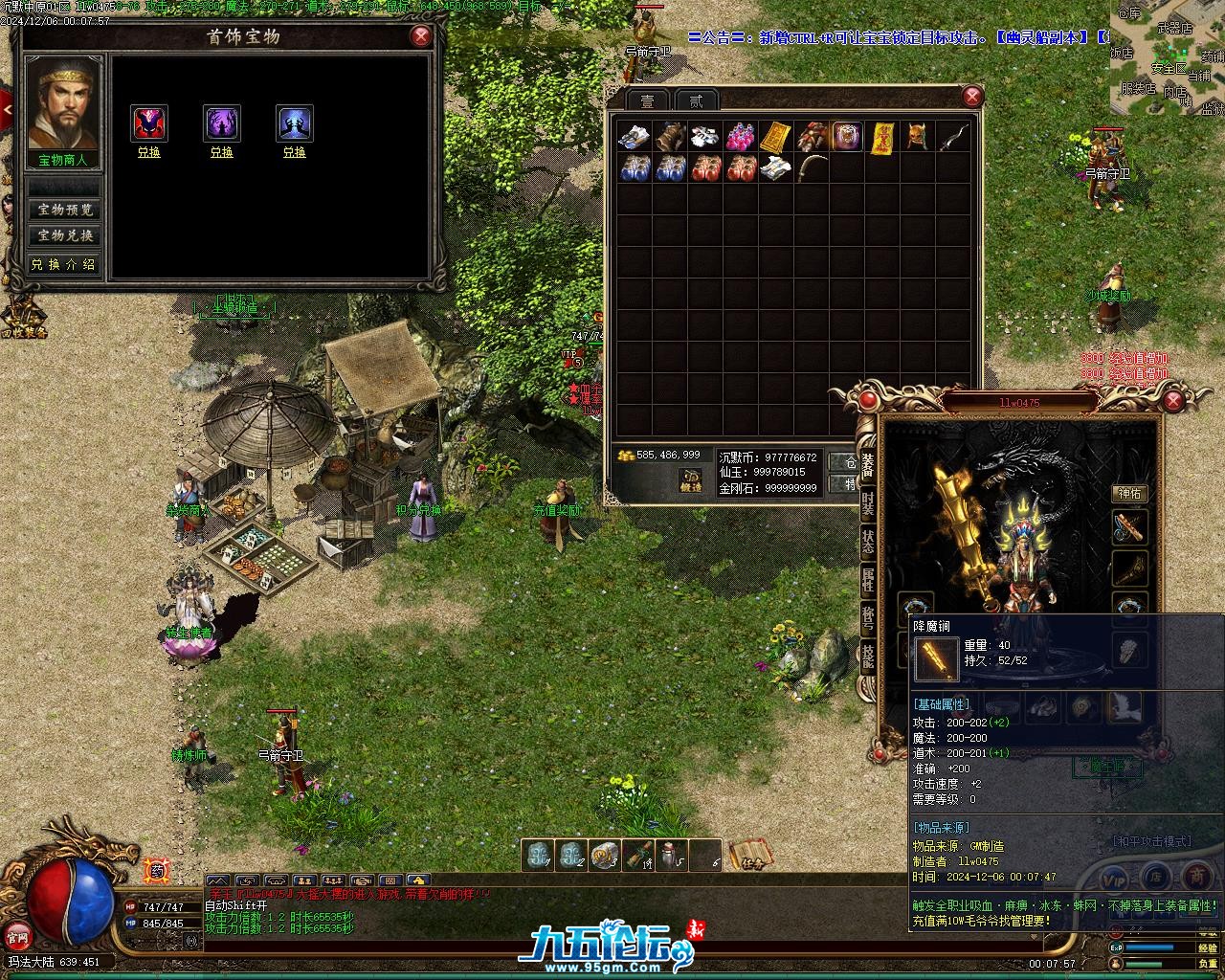Exchange the purple figure treasure icon

(222, 152)
